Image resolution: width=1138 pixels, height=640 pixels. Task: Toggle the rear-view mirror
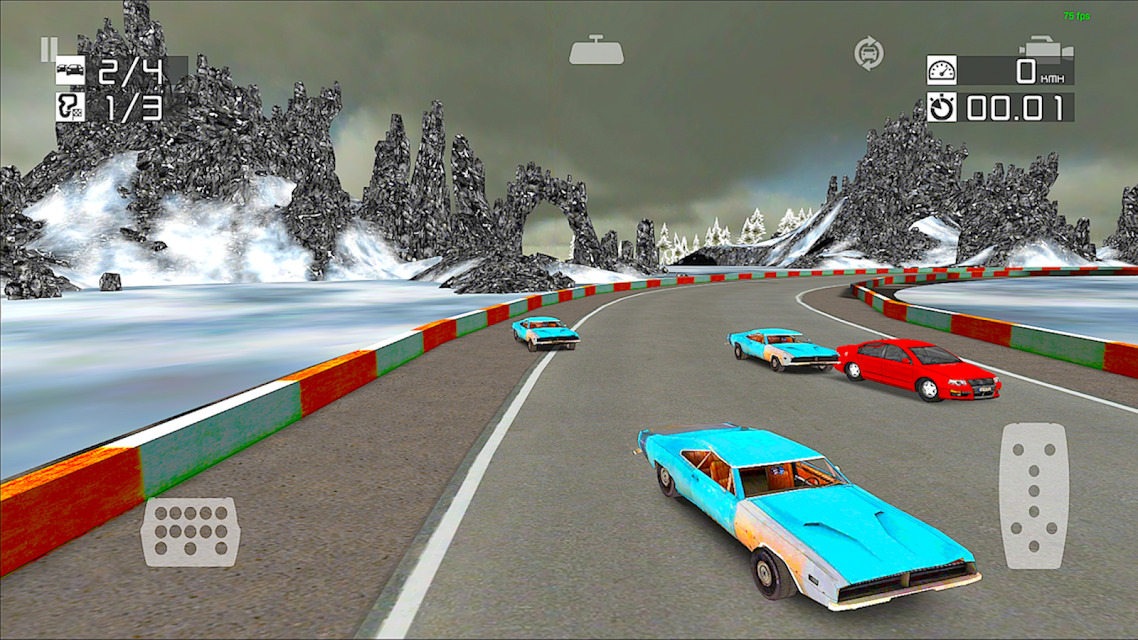pyautogui.click(x=596, y=51)
